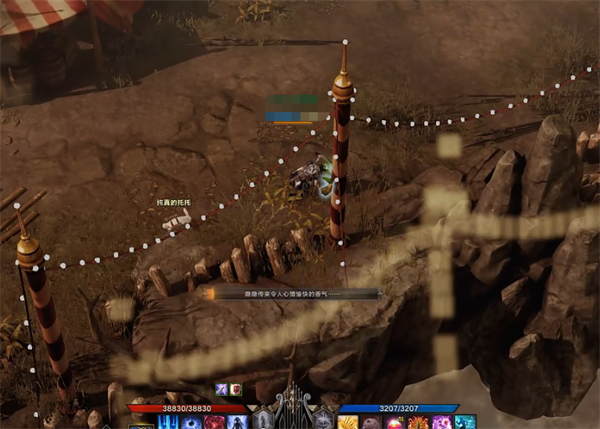The width and height of the screenshot is (600, 429).
Task: Activate the cyan skill at hotbar's right end
Action: point(466,423)
